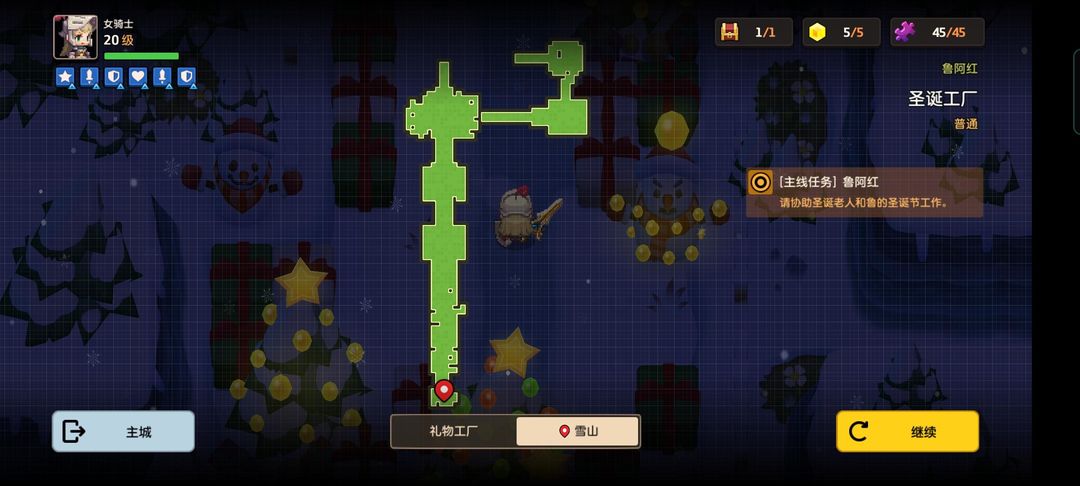
Task: Tap the red location pin on the map
Action: coord(444,389)
